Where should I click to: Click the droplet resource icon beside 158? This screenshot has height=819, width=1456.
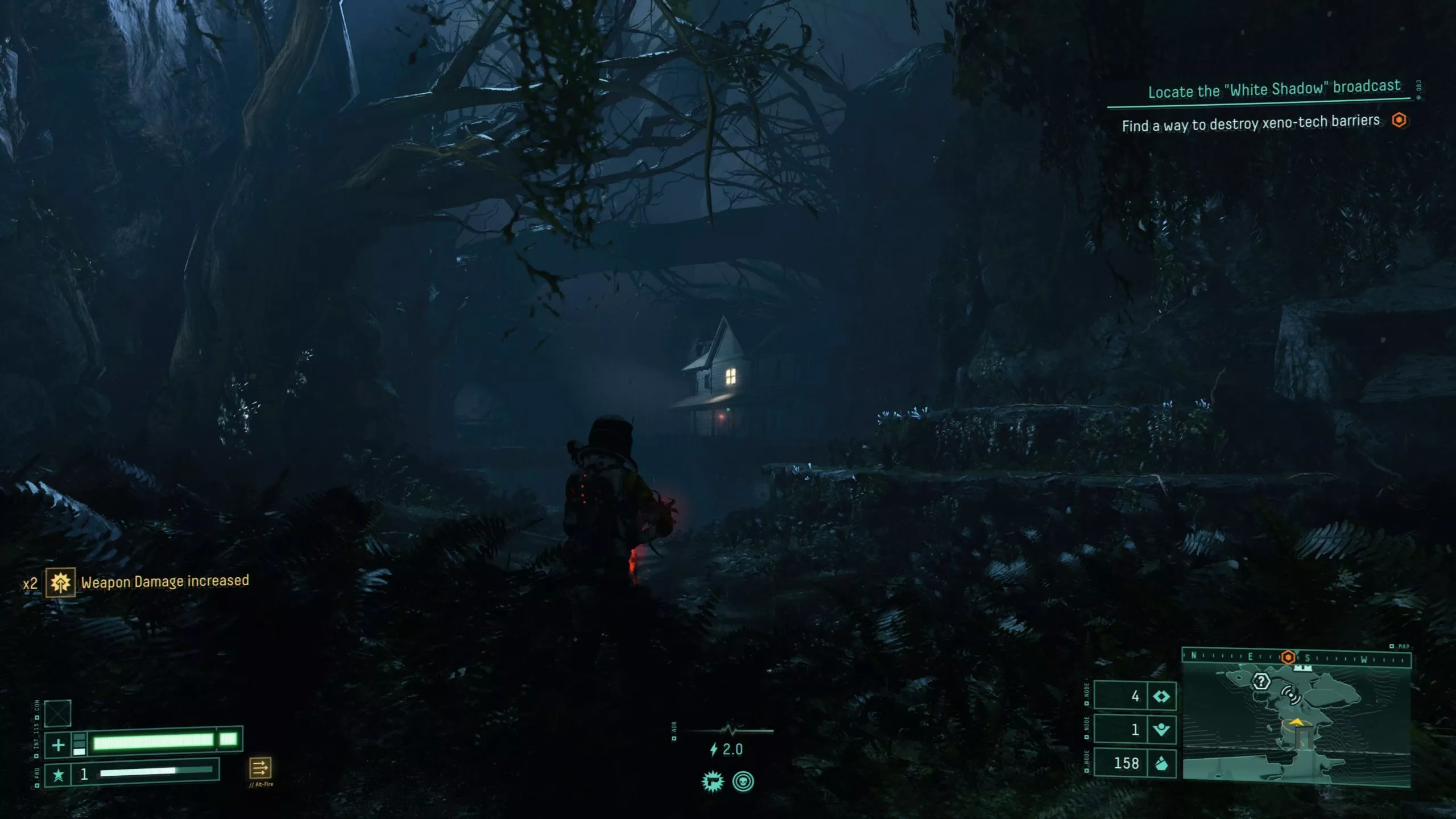pos(1161,764)
